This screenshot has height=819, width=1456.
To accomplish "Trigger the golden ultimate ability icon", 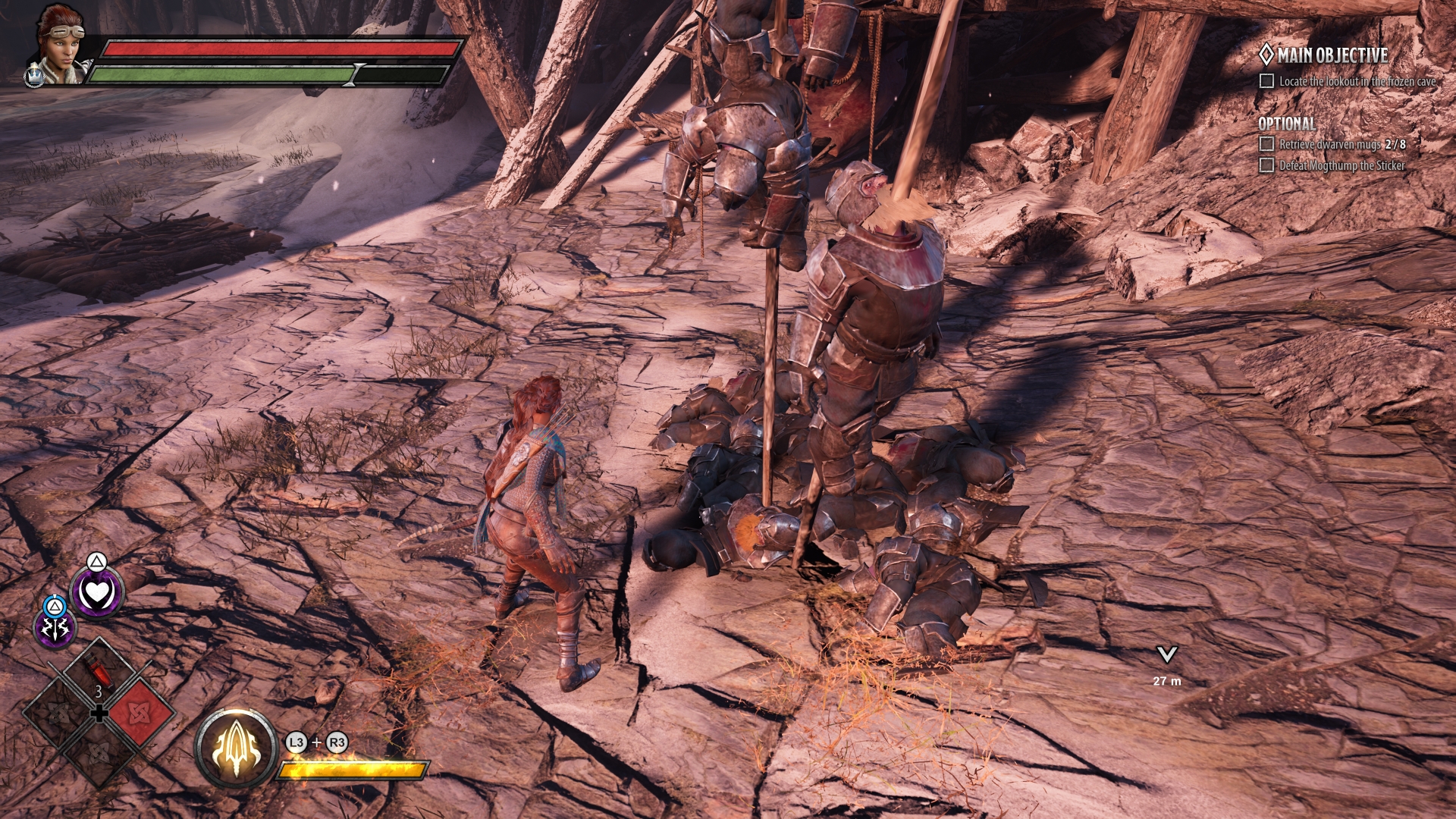I will tap(235, 748).
